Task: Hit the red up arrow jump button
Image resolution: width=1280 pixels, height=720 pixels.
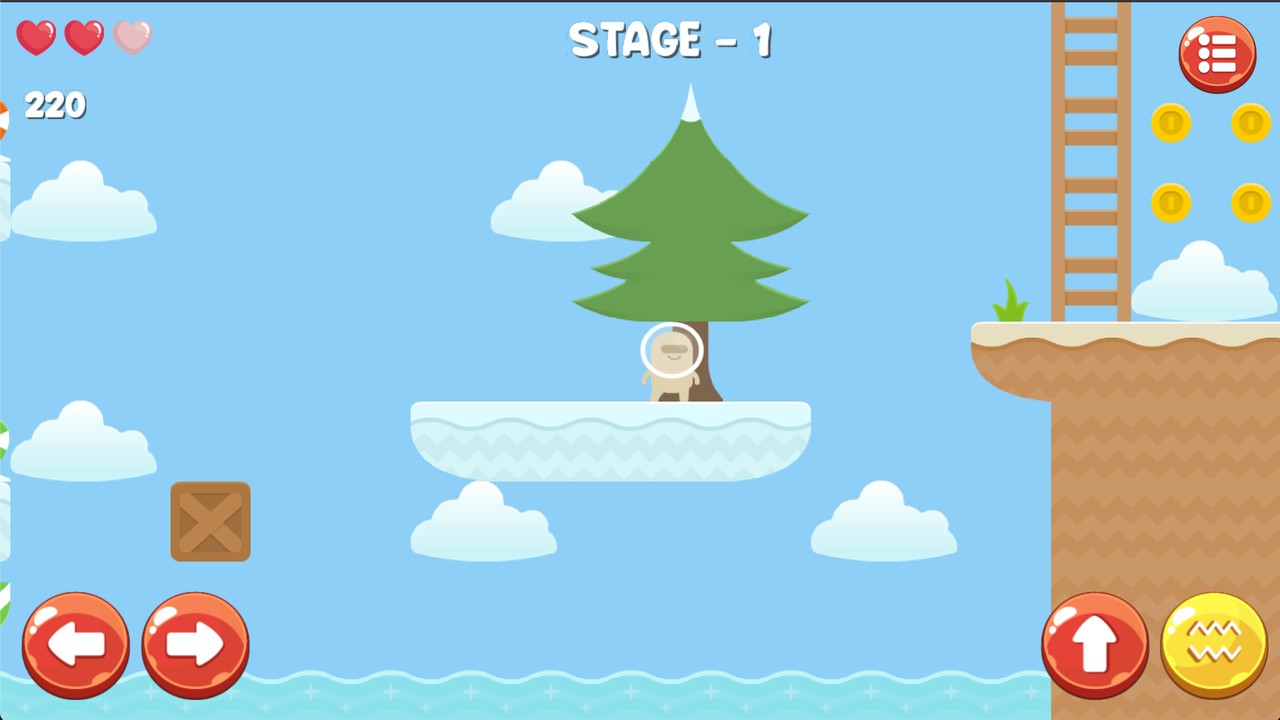Action: (x=1095, y=645)
